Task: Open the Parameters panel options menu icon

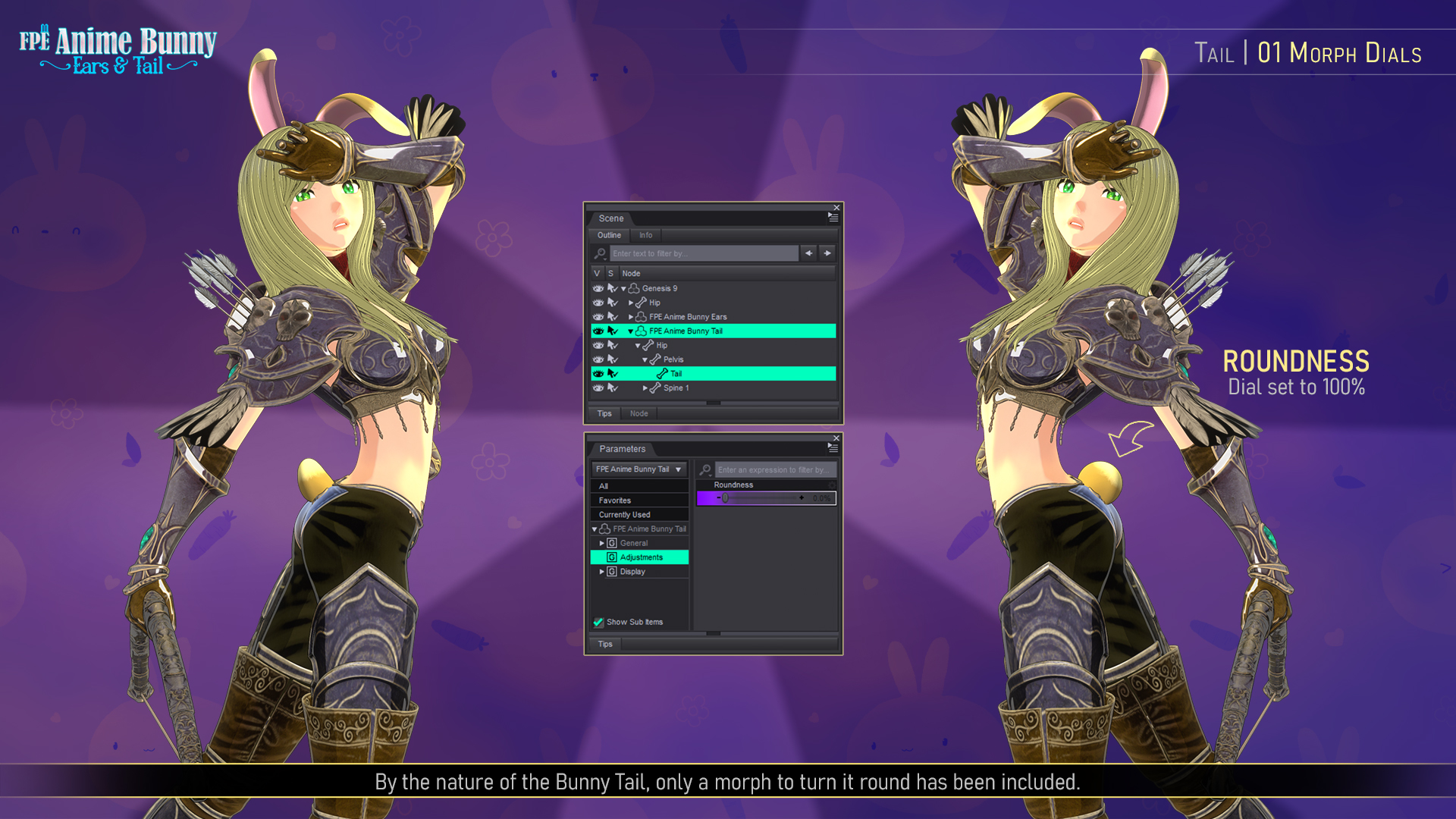Action: pos(833,447)
